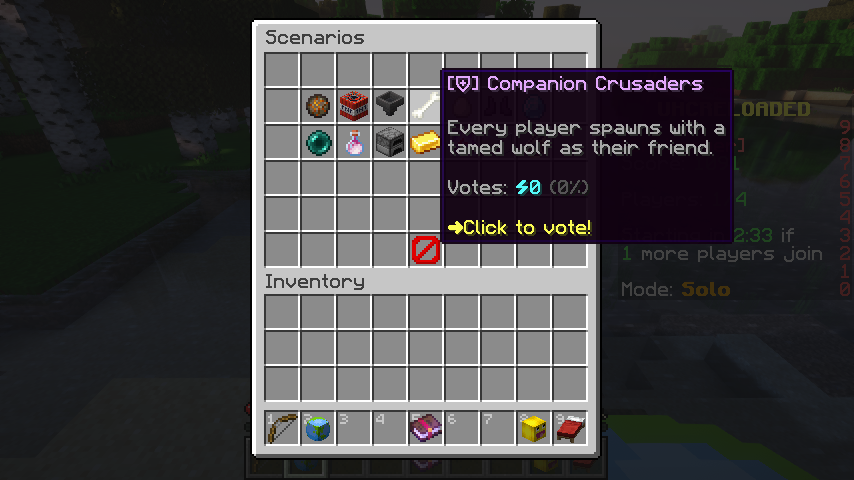Select the TNT block scenario
Viewport: 854px width, 480px height.
tap(354, 105)
